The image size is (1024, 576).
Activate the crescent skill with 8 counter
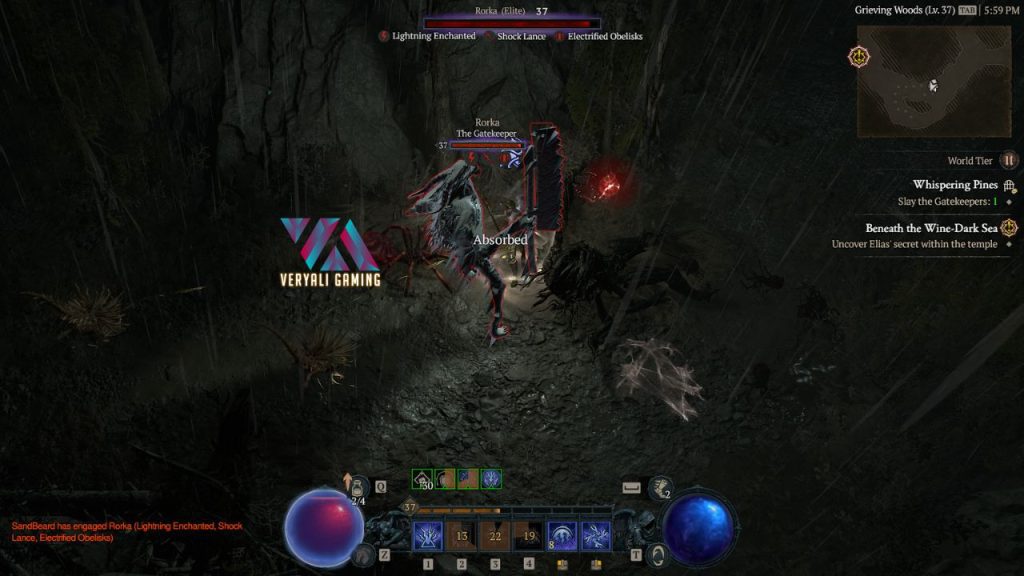[x=562, y=537]
